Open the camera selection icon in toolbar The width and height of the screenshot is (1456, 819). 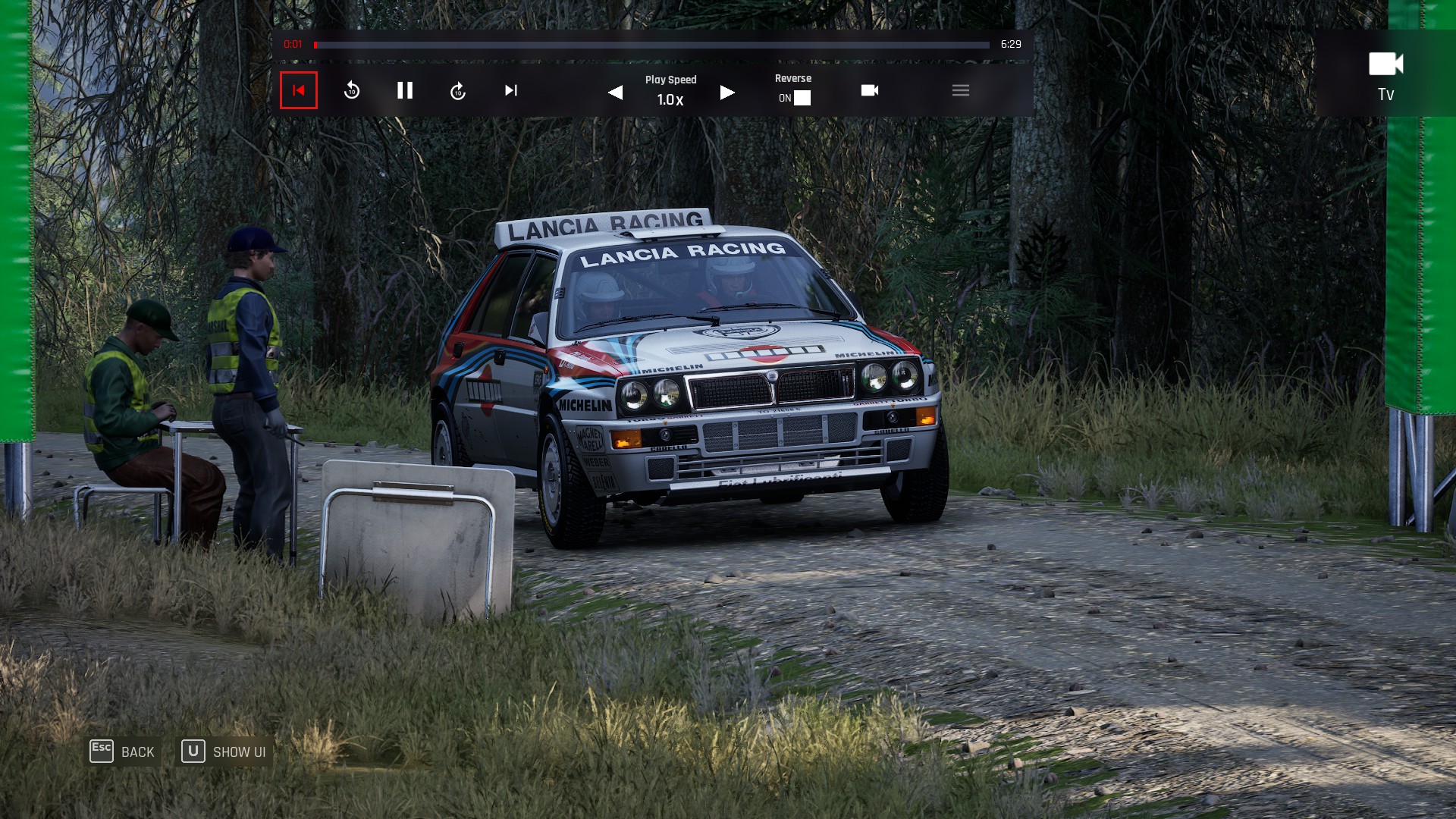pos(870,90)
